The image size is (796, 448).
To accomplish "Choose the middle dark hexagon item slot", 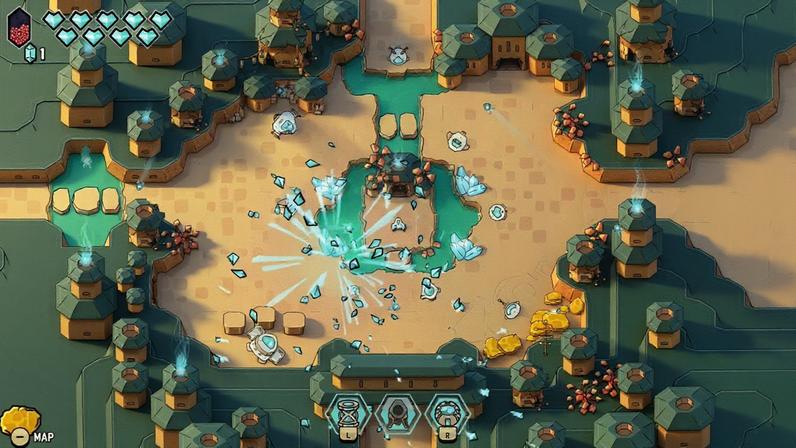I will (x=398, y=412).
